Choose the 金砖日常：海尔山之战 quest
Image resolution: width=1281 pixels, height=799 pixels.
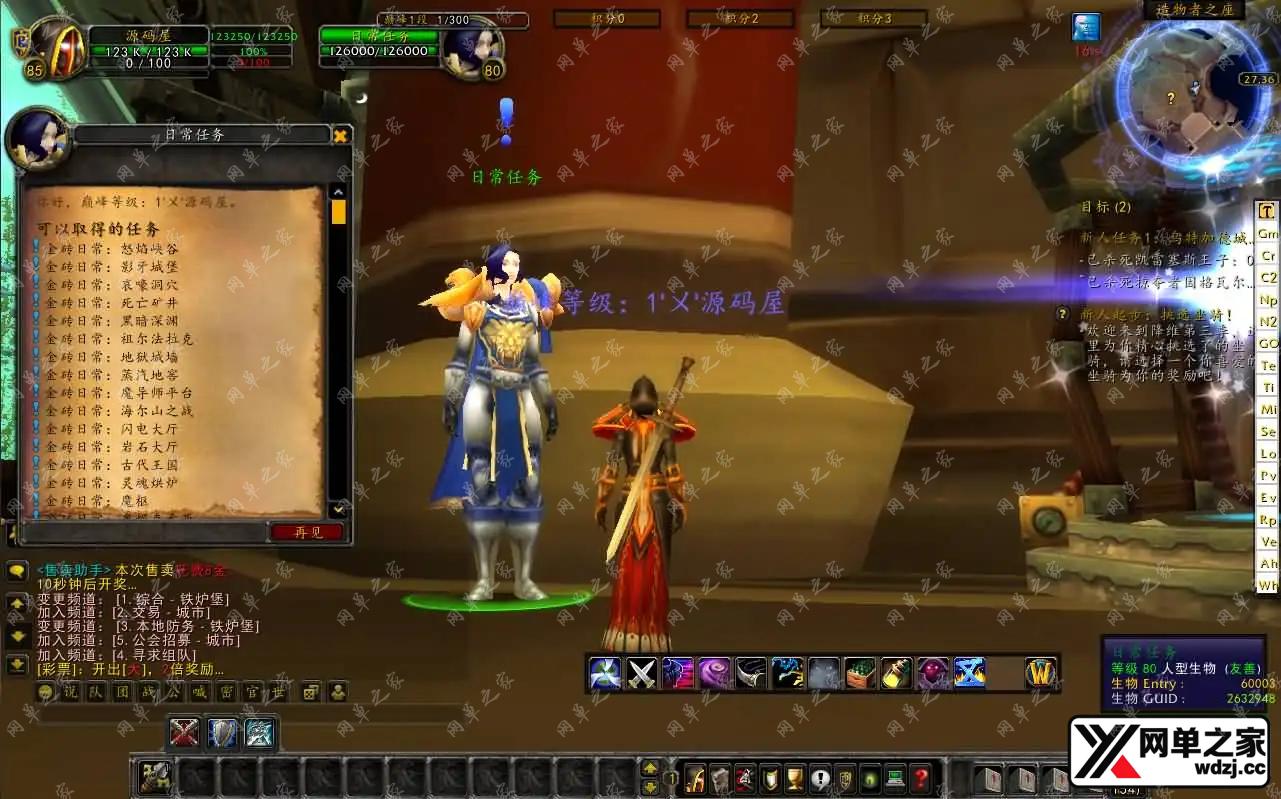[115, 411]
